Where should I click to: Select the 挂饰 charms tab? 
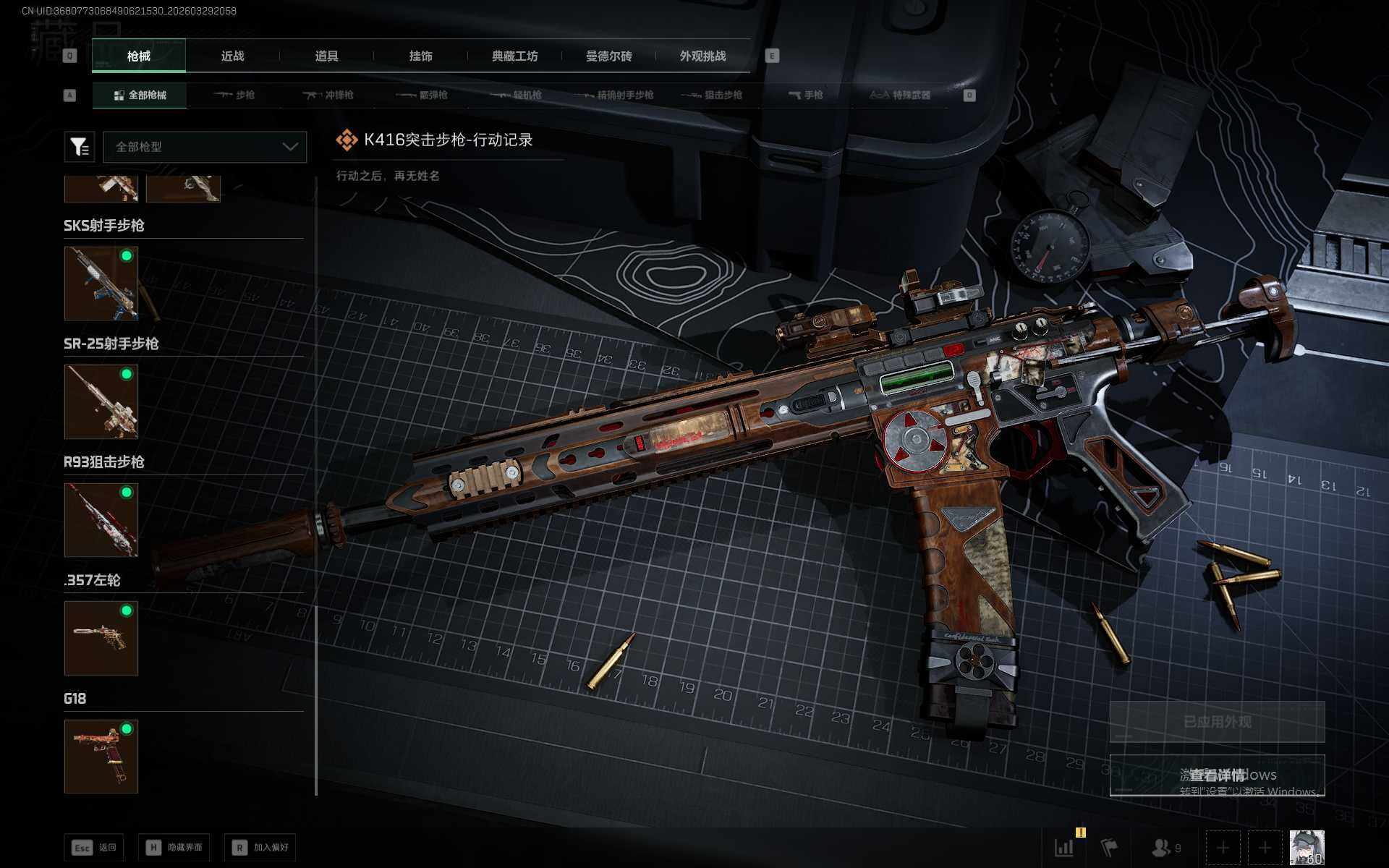(x=420, y=56)
